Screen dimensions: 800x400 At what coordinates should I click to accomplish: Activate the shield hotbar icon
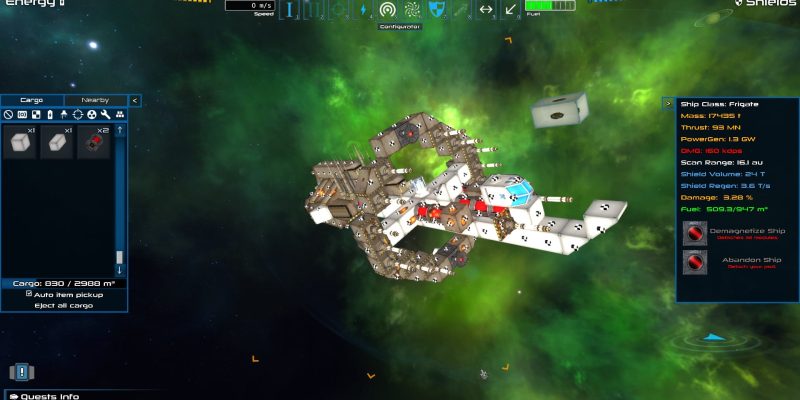pyautogui.click(x=436, y=10)
